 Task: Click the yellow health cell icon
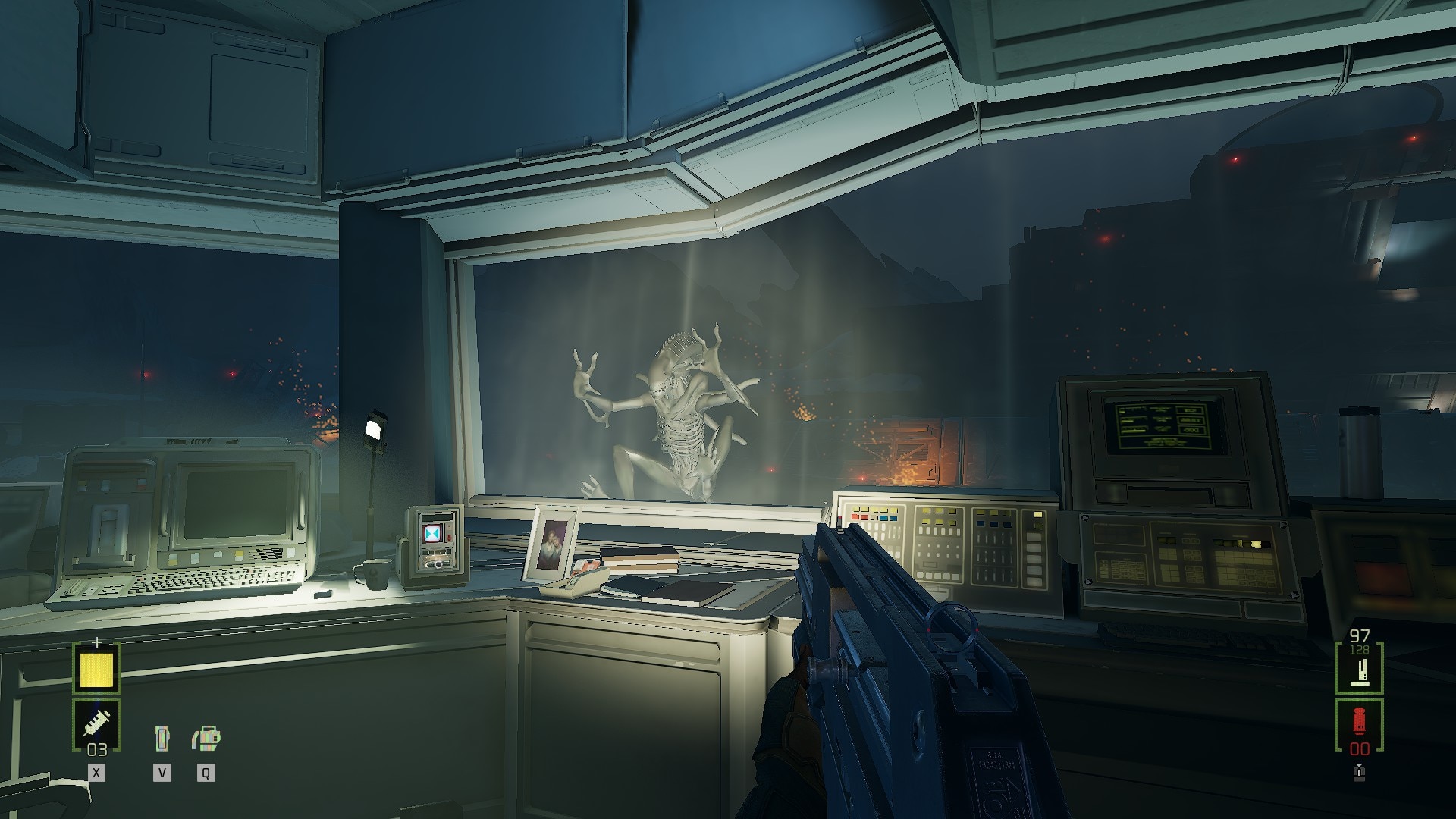96,668
